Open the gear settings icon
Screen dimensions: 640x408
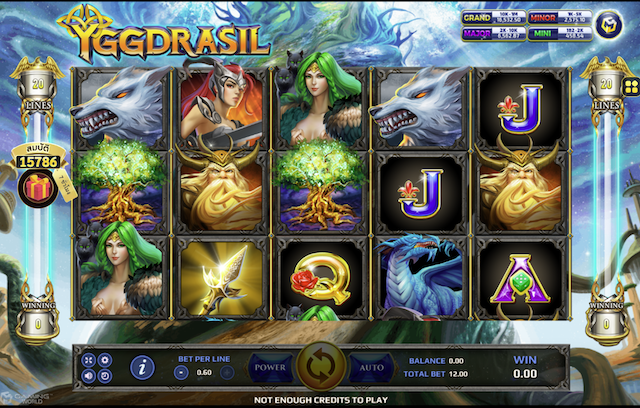click(x=106, y=360)
